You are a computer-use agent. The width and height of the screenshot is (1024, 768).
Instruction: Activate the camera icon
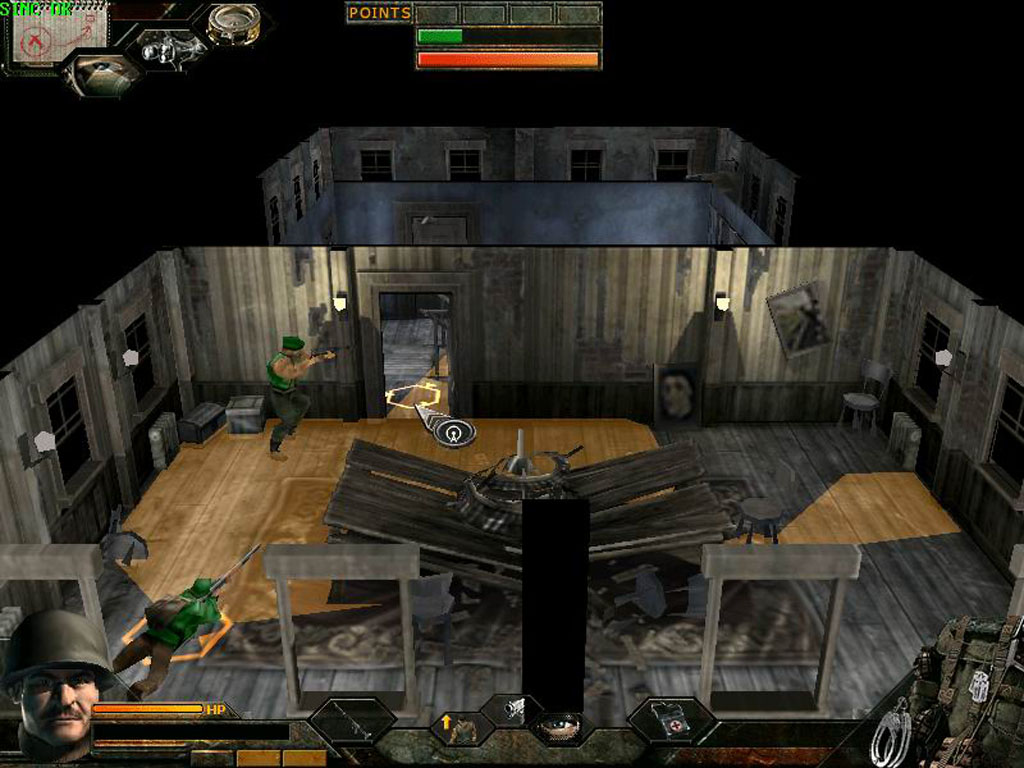point(514,708)
